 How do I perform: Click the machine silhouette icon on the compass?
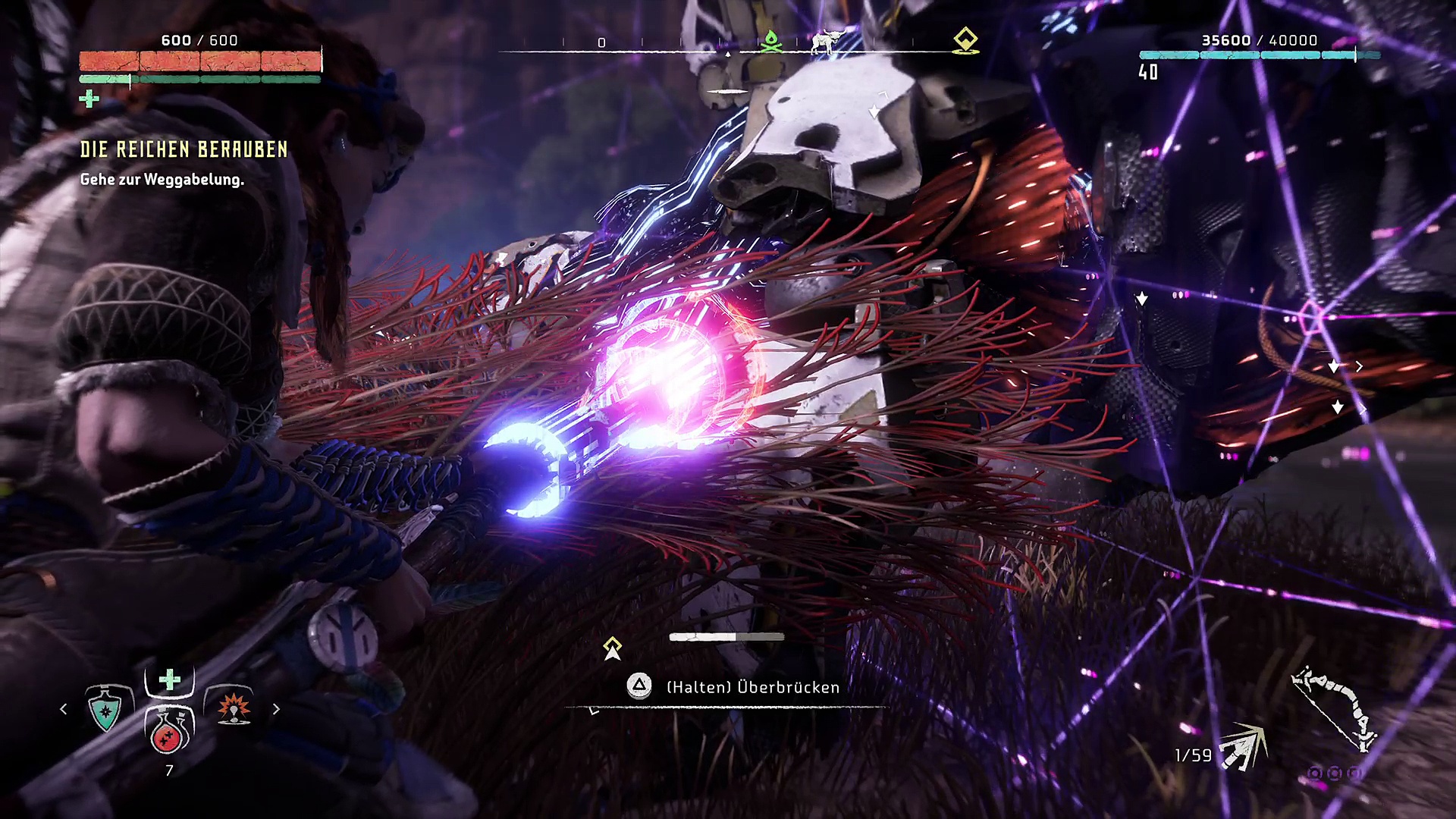tap(828, 41)
